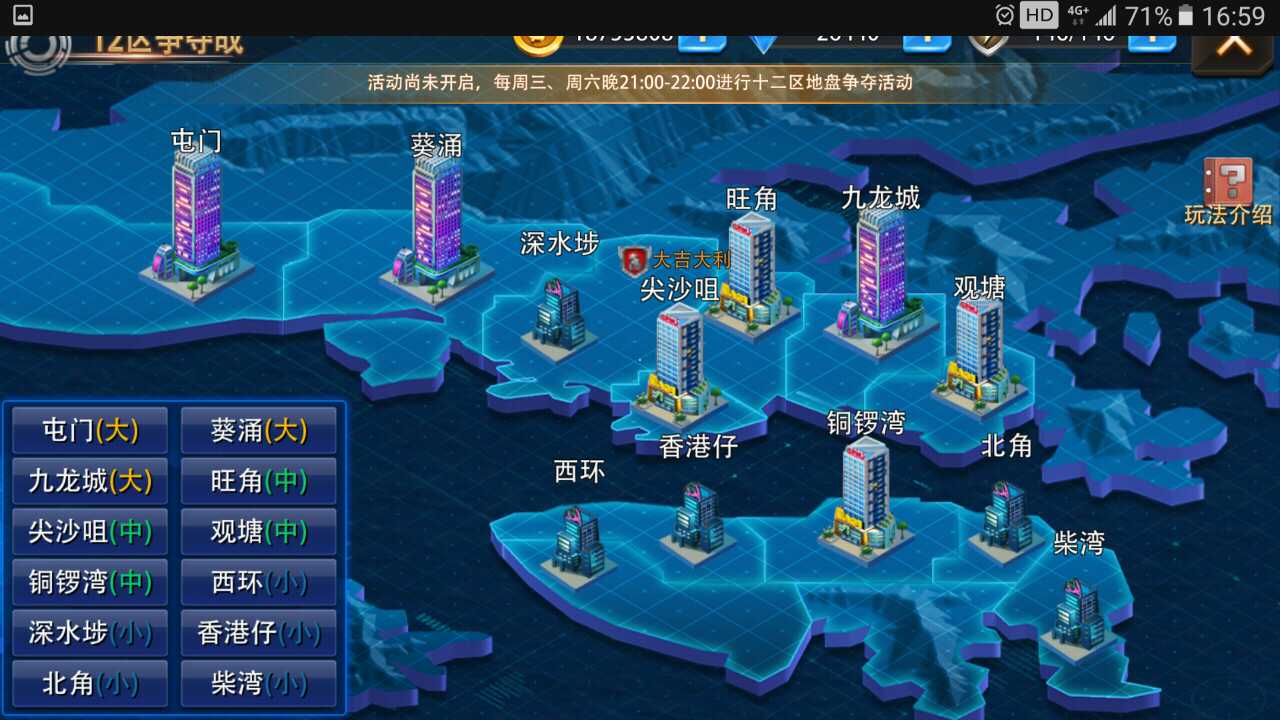Screen dimensions: 1280x720
Task: Select 北角(小) from the district list
Action: (x=89, y=684)
